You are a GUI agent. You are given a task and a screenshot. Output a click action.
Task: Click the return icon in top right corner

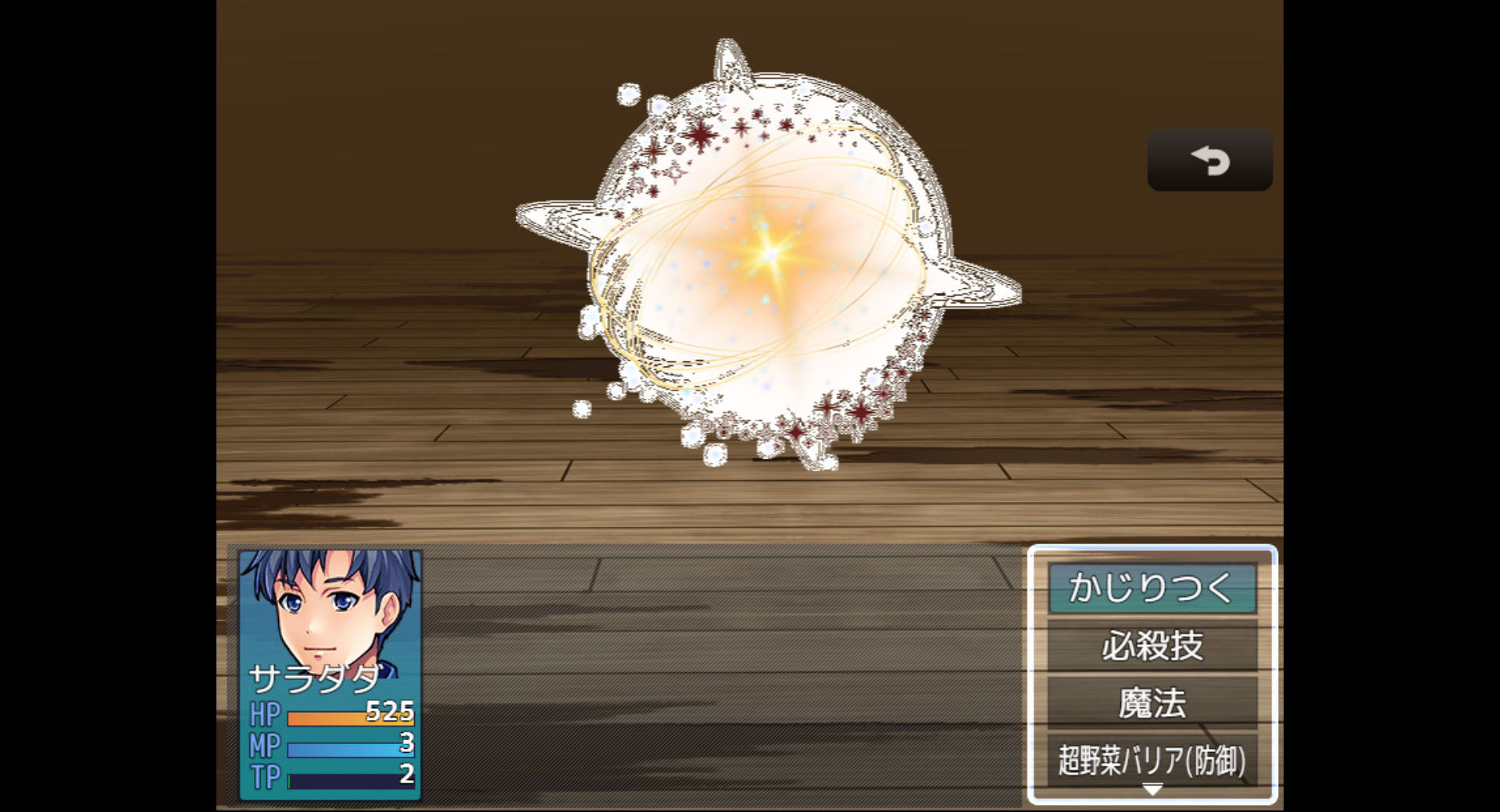pos(1209,160)
